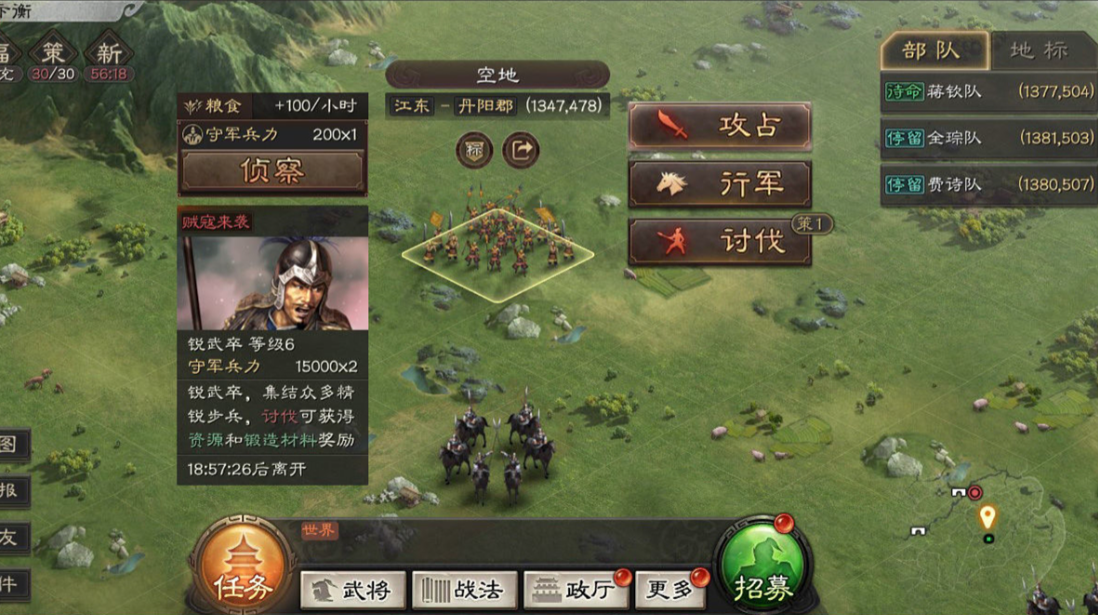Image resolution: width=1098 pixels, height=615 pixels.
Task: Switch to the 部队 (troops) tab
Action: (932, 51)
